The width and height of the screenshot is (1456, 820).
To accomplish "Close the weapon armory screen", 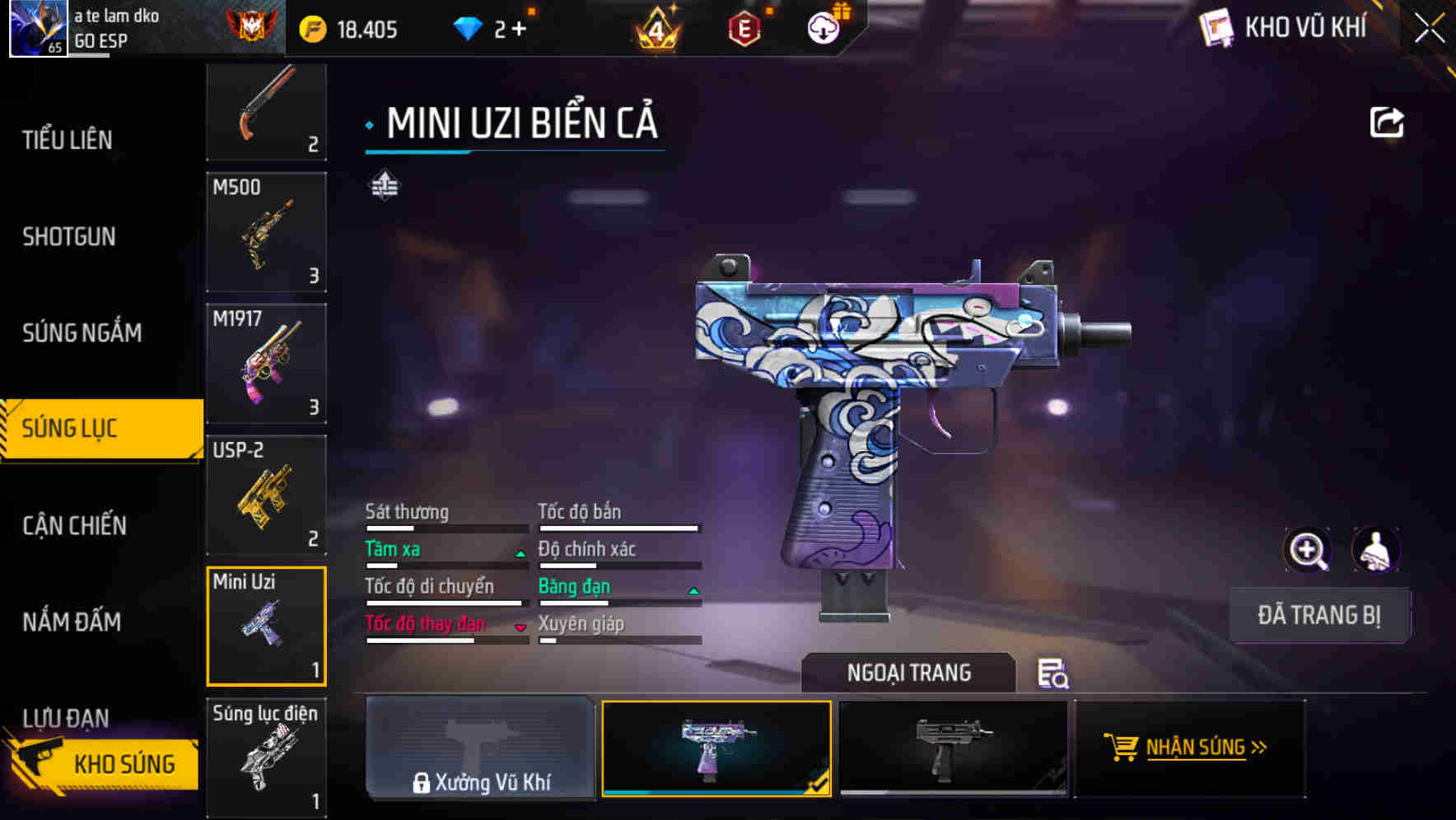I will [1429, 29].
